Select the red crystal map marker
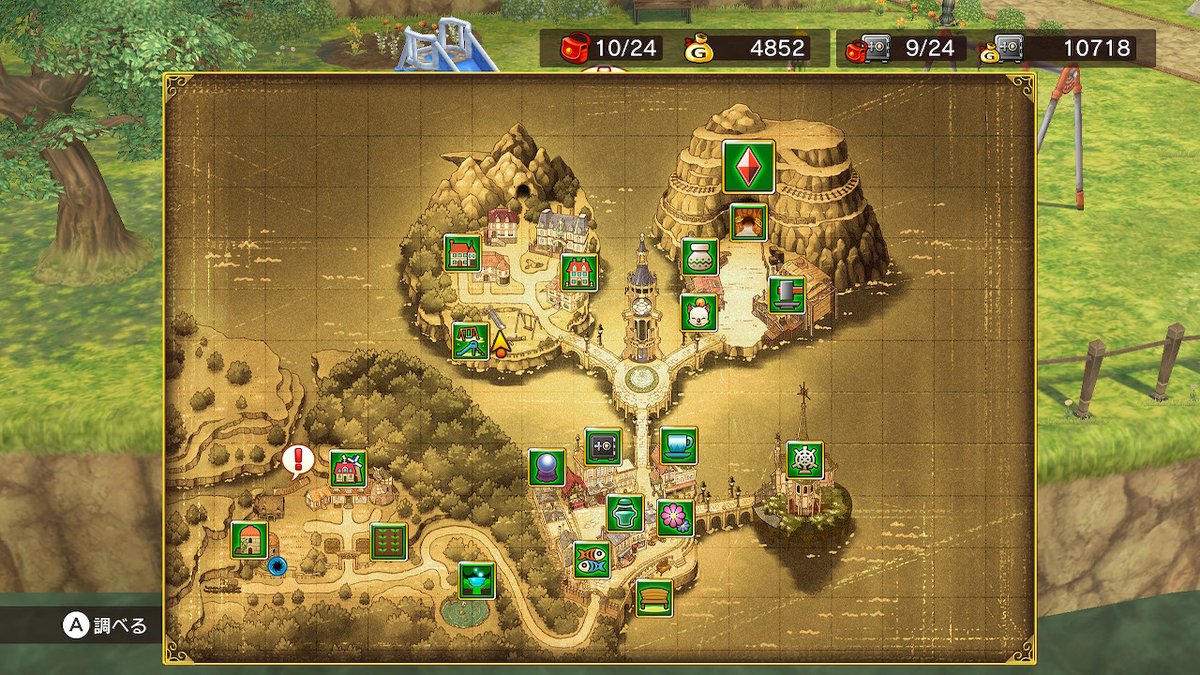Image resolution: width=1200 pixels, height=675 pixels. click(x=749, y=166)
